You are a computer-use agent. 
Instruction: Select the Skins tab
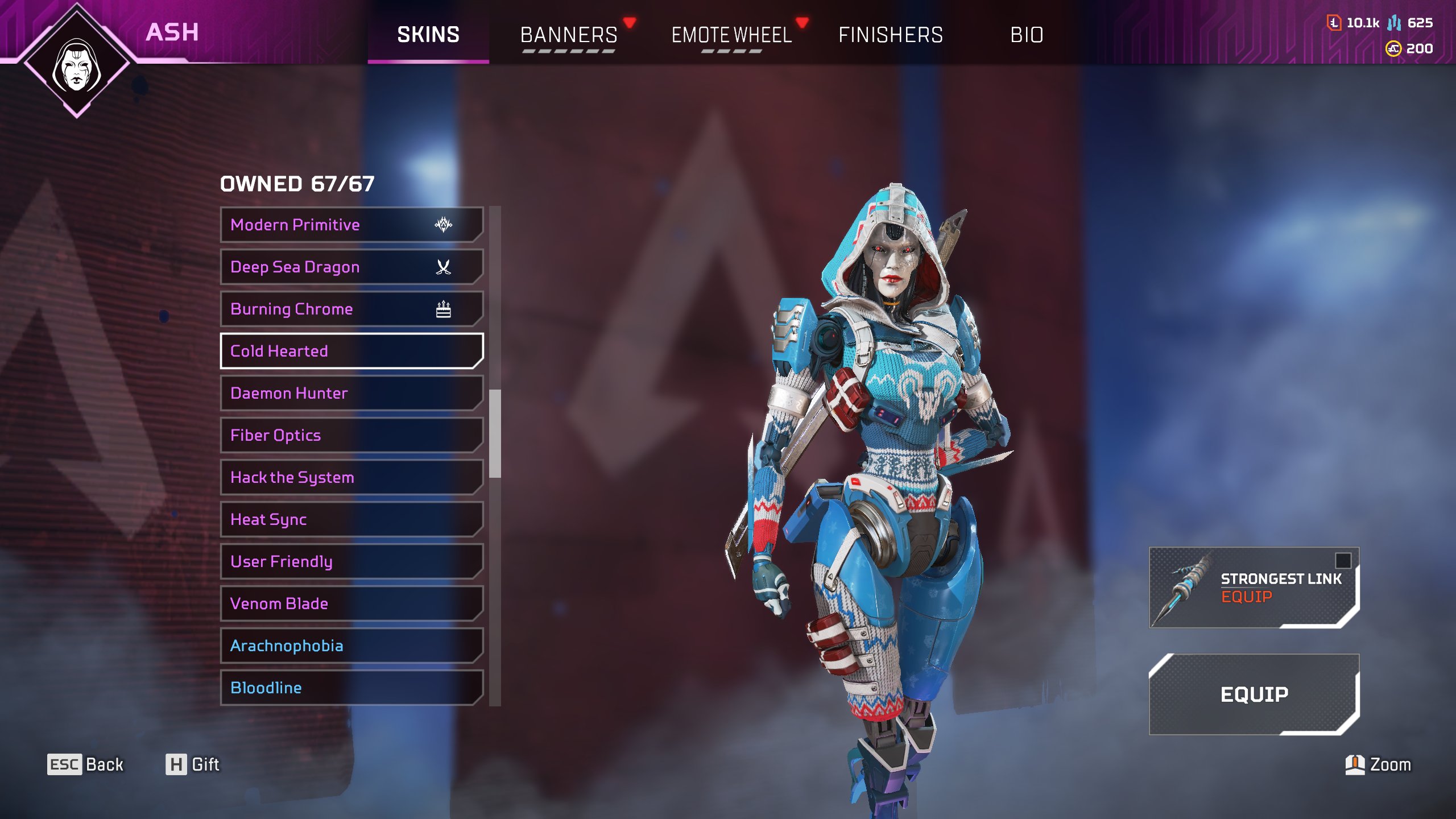tap(428, 35)
